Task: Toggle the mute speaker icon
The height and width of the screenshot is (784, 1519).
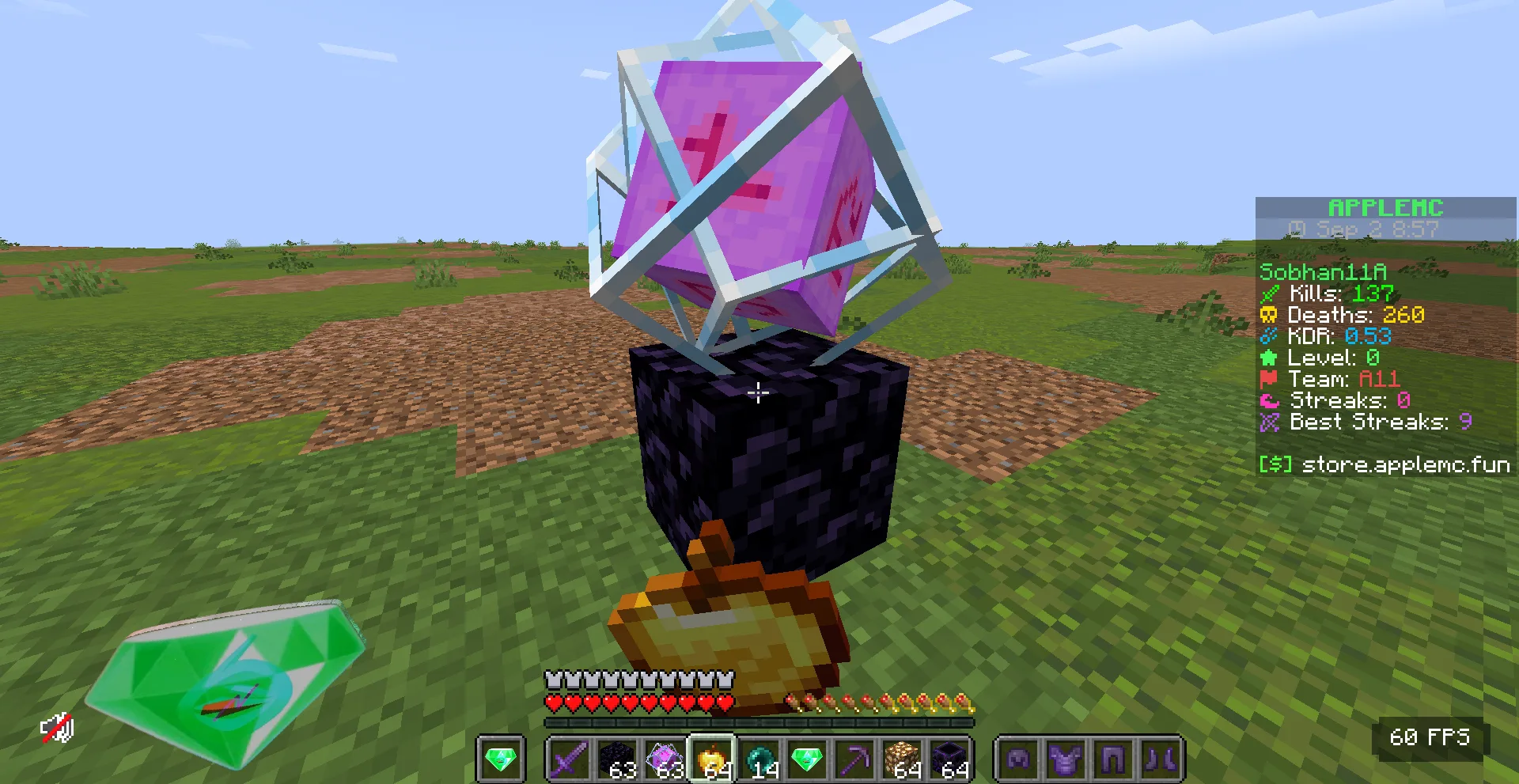Action: pos(57,728)
